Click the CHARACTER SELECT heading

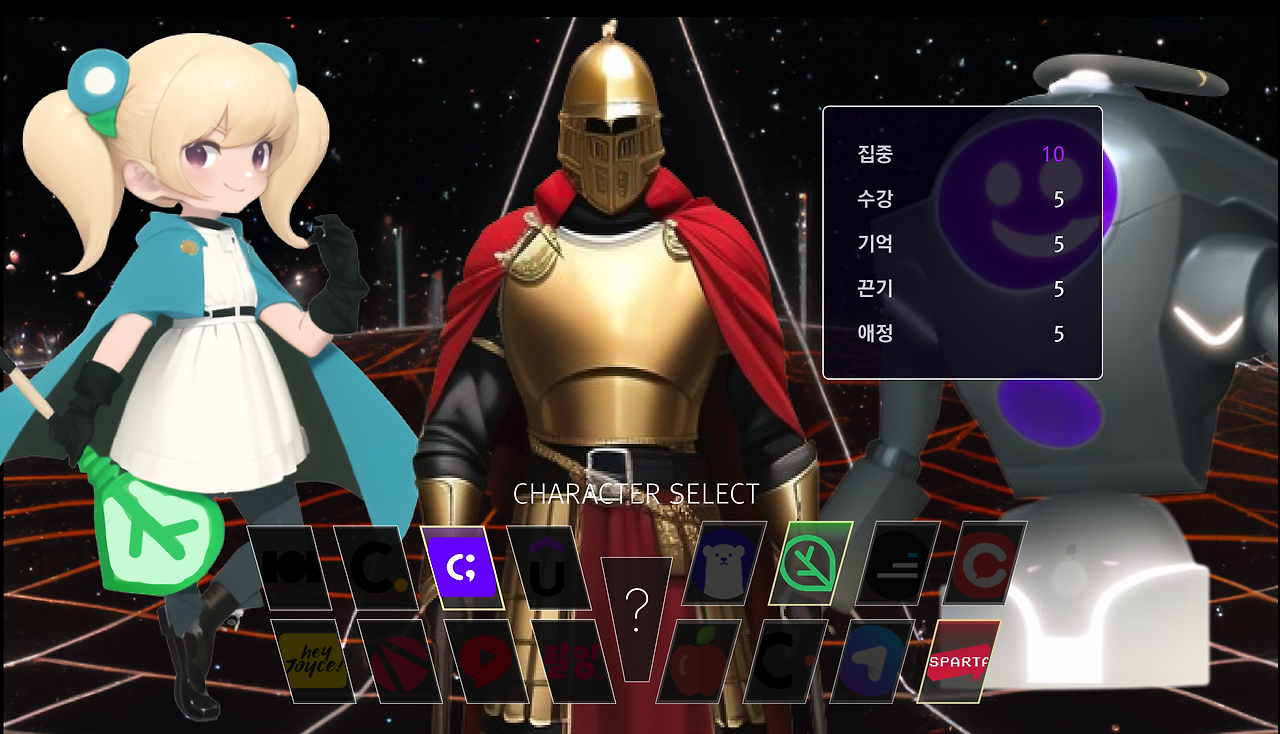pos(636,493)
